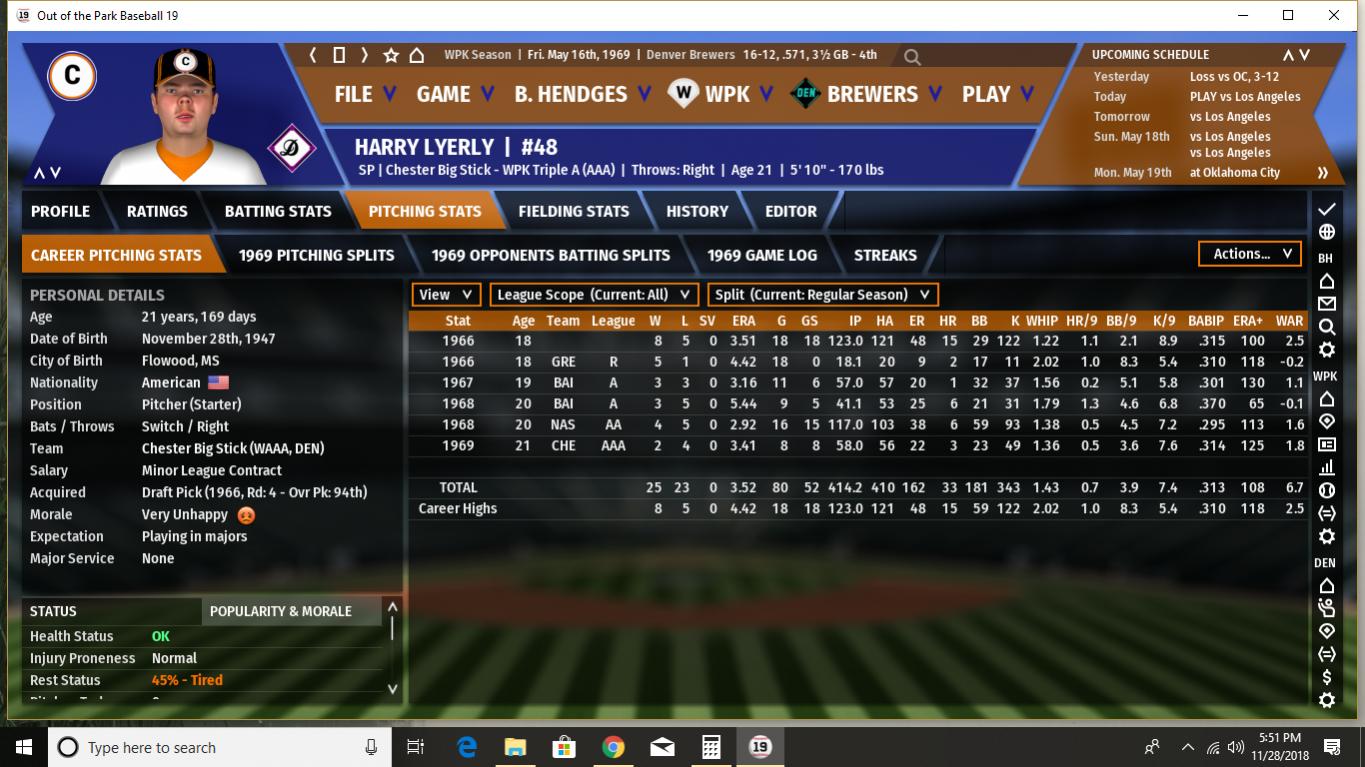Screen dimensions: 1365x767
Task: Show the STREAKS subtab
Action: 885,255
